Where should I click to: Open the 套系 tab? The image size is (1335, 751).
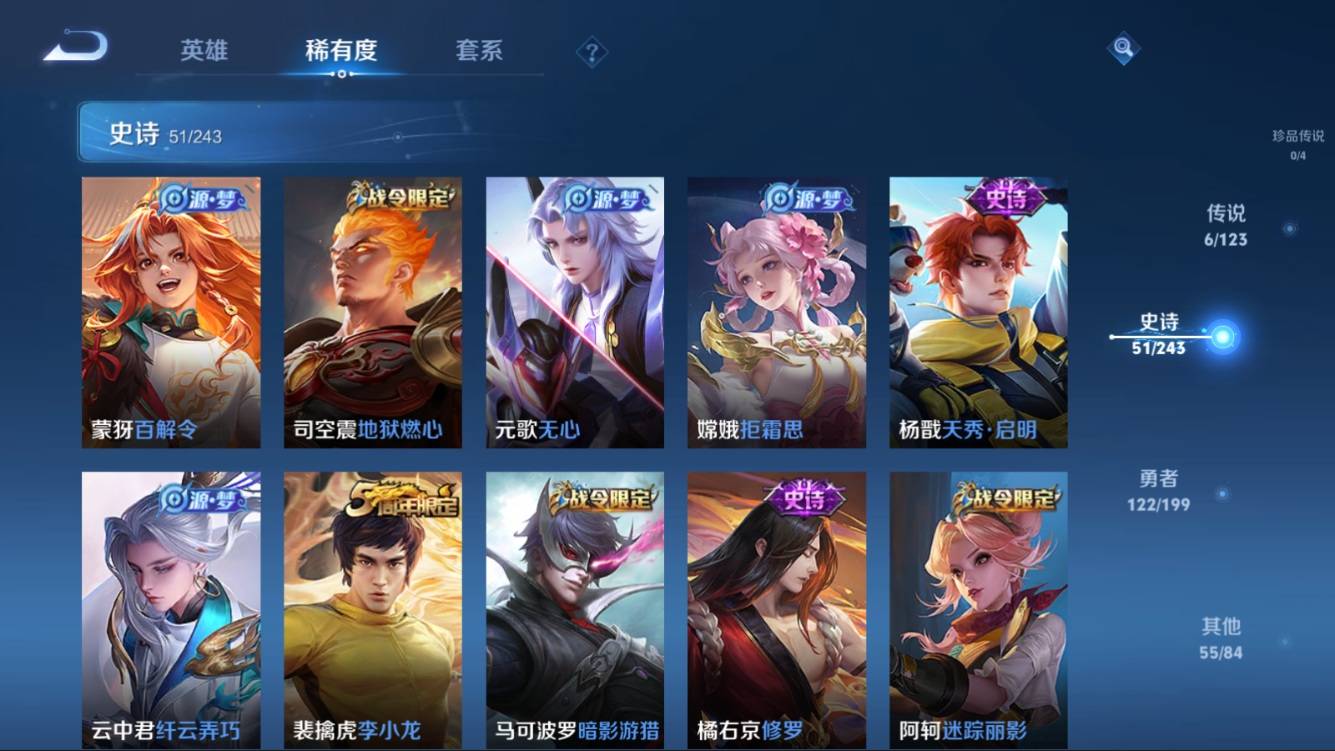(x=479, y=50)
